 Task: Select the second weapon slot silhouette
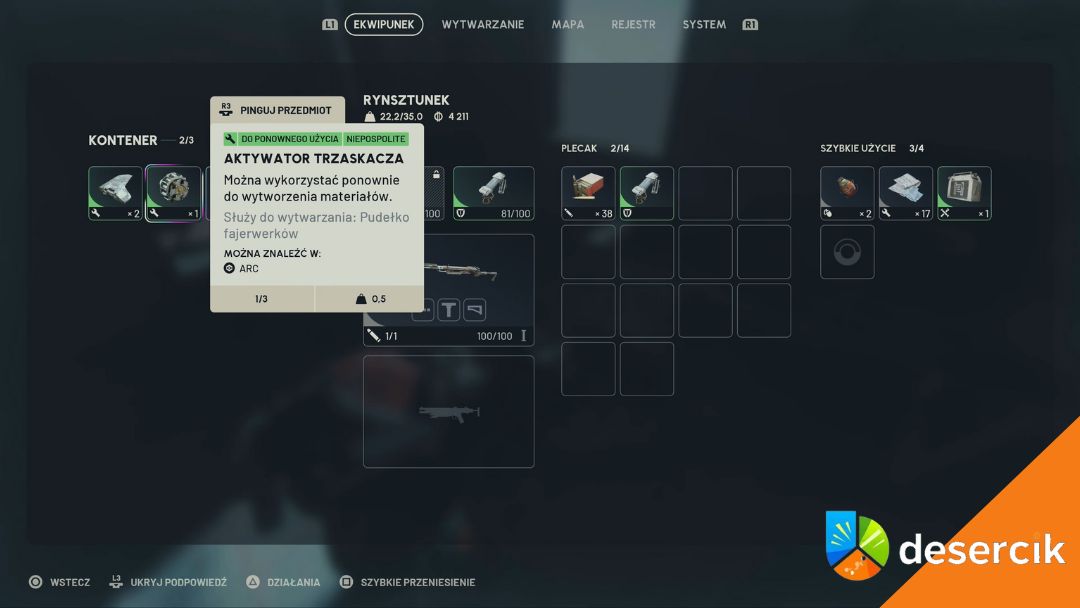coord(448,411)
